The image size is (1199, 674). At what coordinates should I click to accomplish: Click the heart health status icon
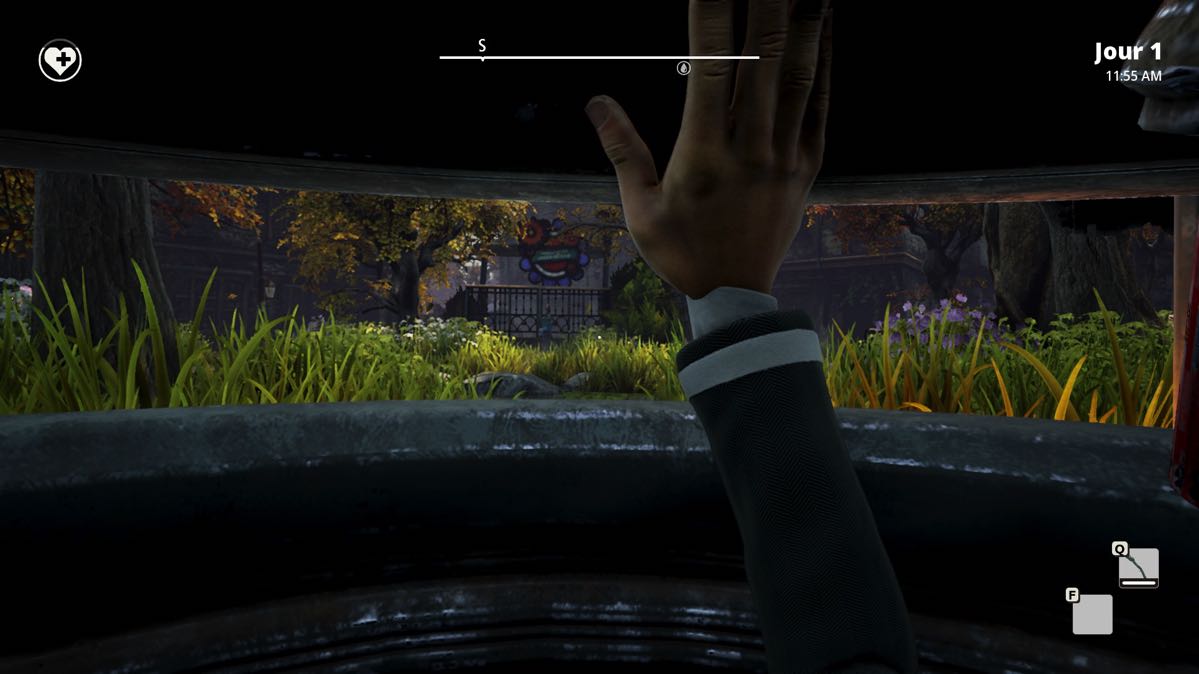pos(60,61)
